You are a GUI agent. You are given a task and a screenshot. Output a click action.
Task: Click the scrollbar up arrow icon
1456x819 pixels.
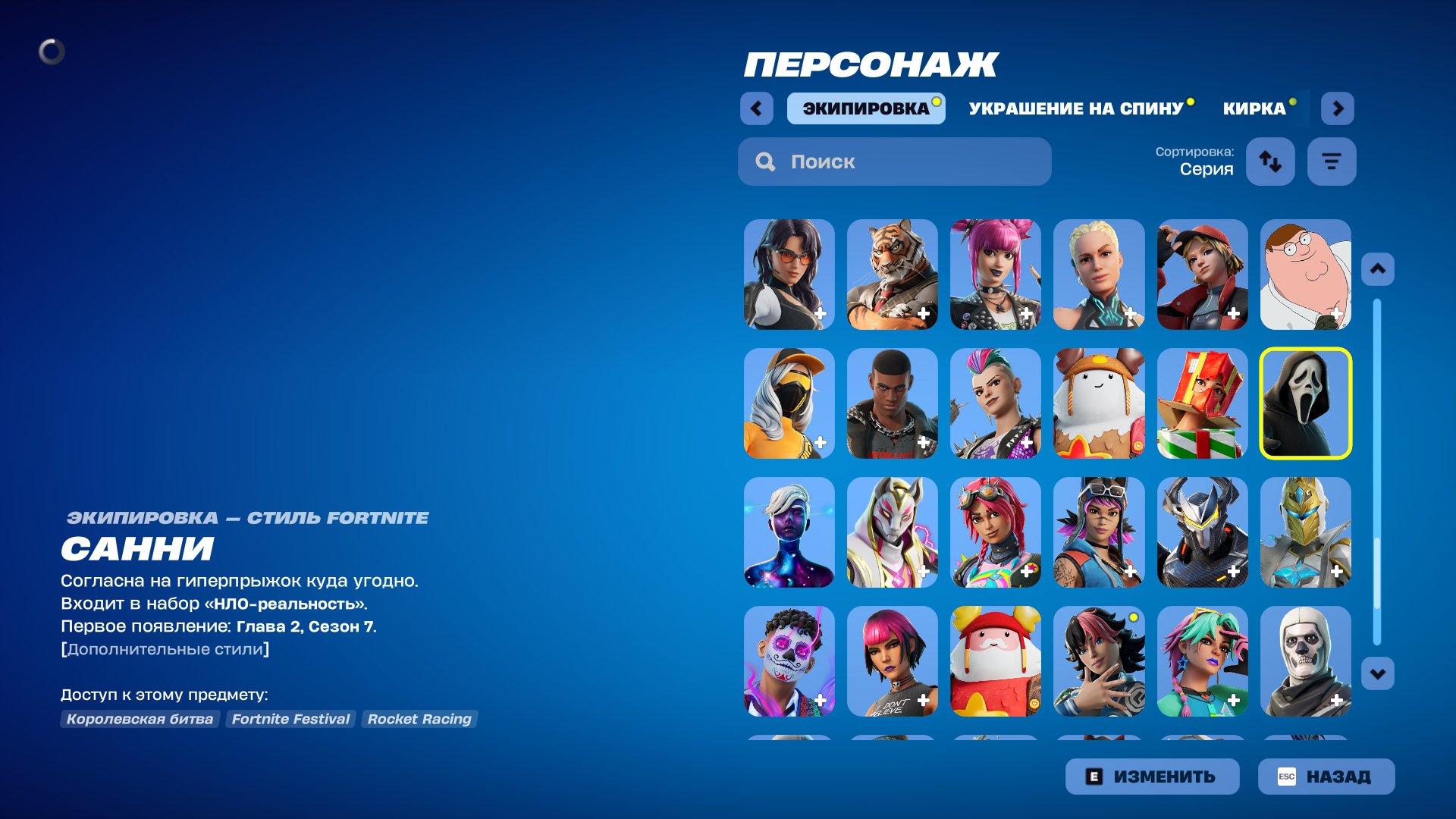tap(1378, 267)
